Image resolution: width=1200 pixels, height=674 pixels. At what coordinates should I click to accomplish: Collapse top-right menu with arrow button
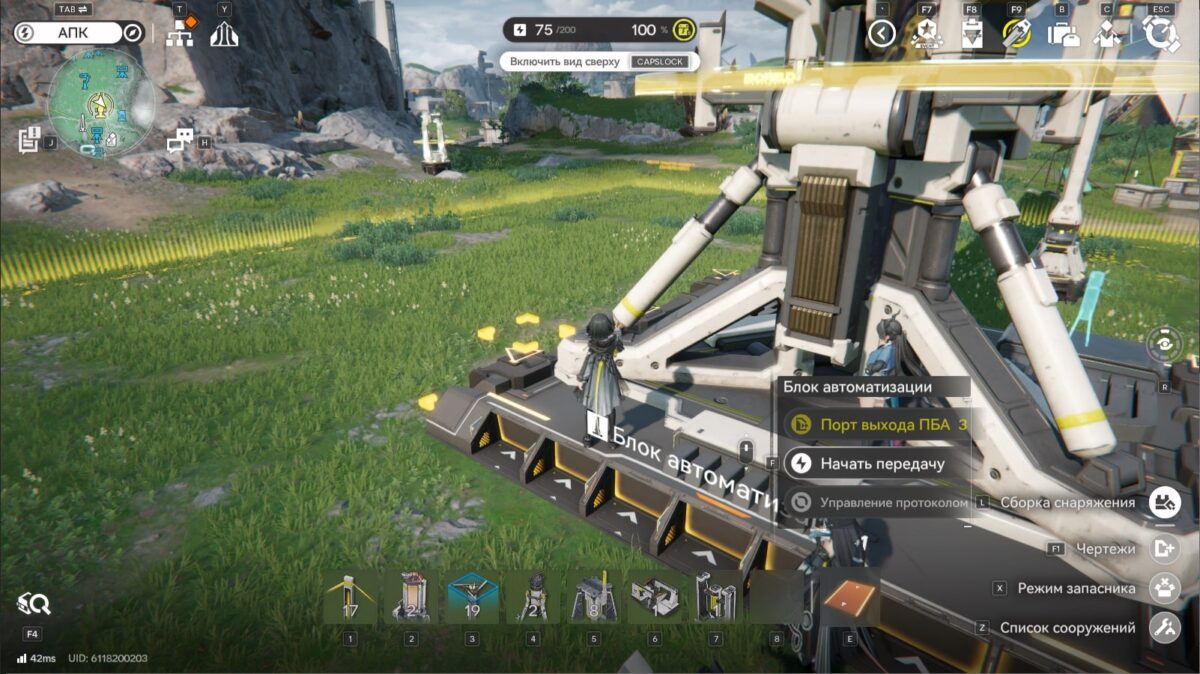tap(881, 34)
